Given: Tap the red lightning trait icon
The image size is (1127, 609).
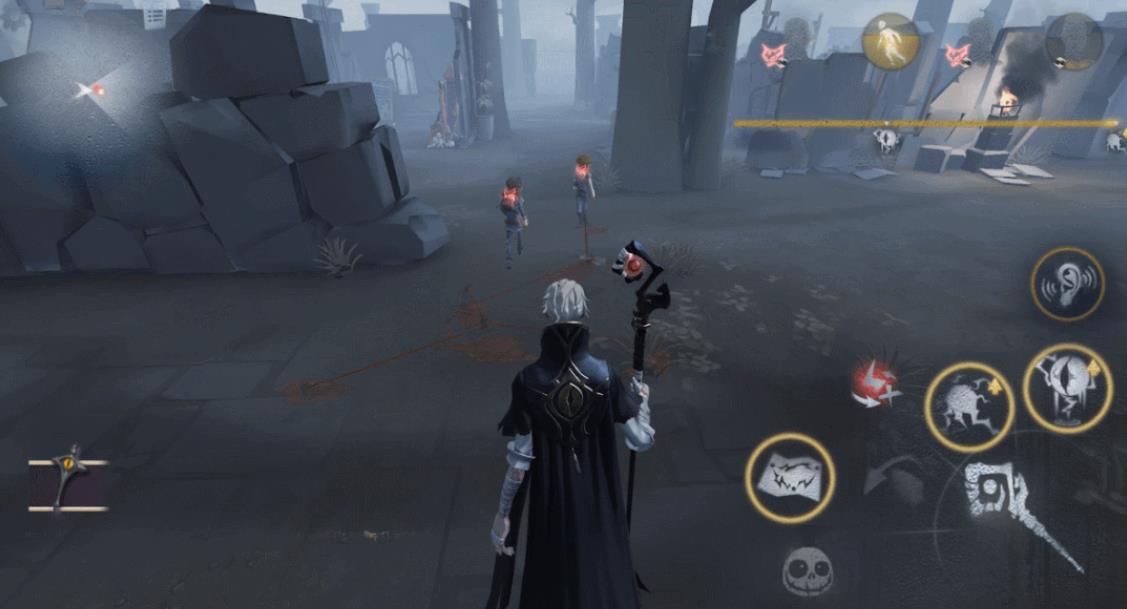Looking at the screenshot, I should [874, 384].
